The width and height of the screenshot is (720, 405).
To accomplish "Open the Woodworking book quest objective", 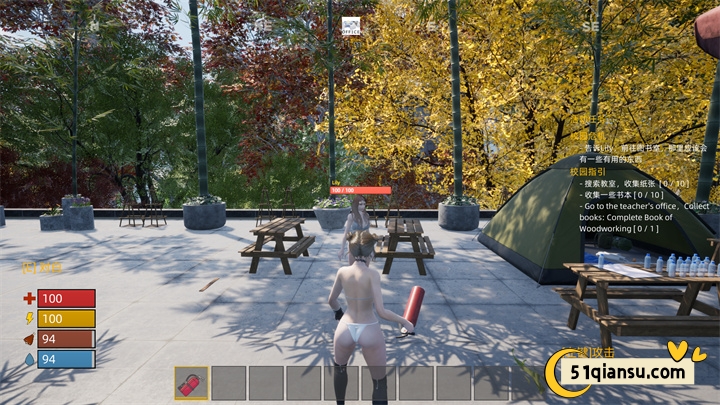I will click(x=643, y=217).
